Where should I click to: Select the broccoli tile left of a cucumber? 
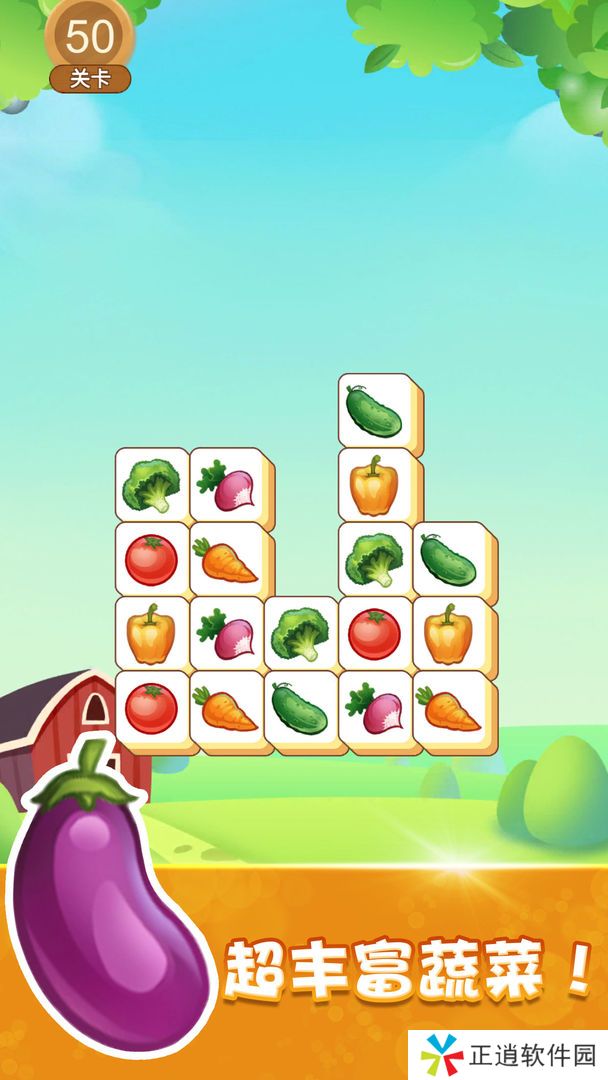(x=373, y=559)
